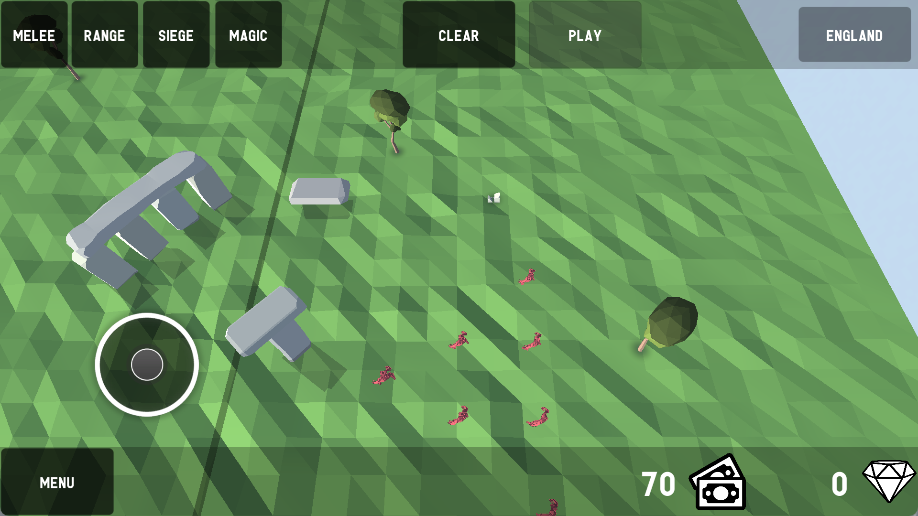Select the Melee unit category
The image size is (918, 516).
(x=34, y=35)
